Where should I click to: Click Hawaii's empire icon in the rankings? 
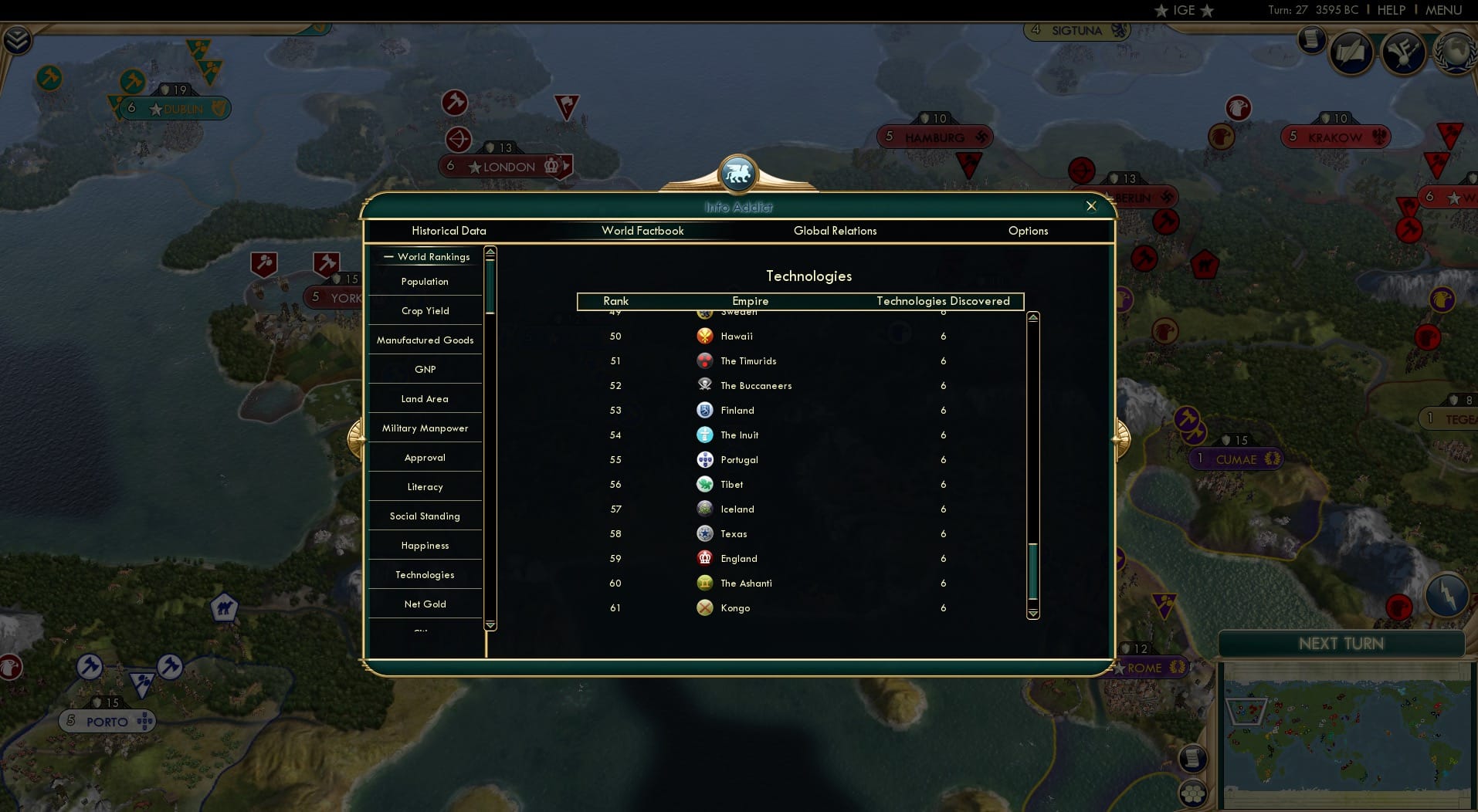(x=705, y=336)
